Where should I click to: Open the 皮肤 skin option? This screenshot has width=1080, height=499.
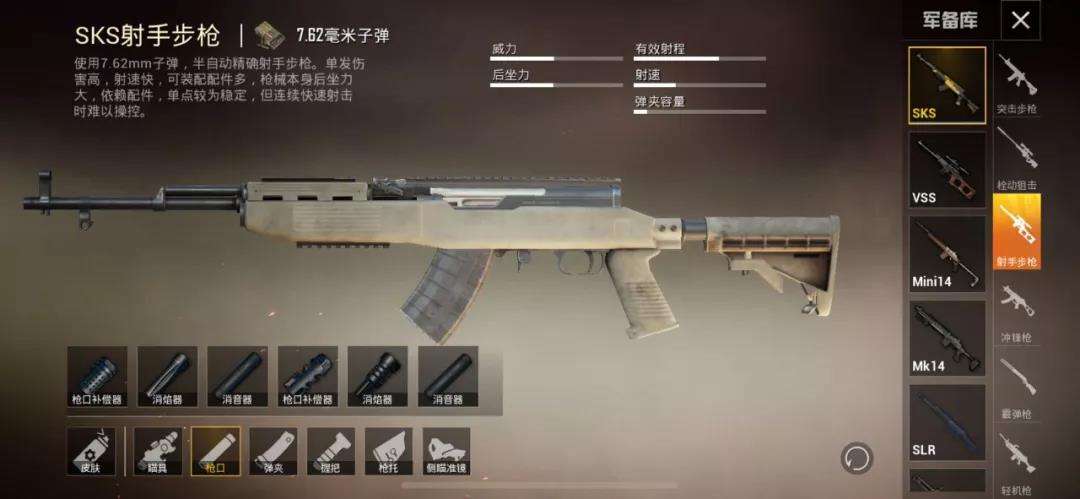coord(88,452)
